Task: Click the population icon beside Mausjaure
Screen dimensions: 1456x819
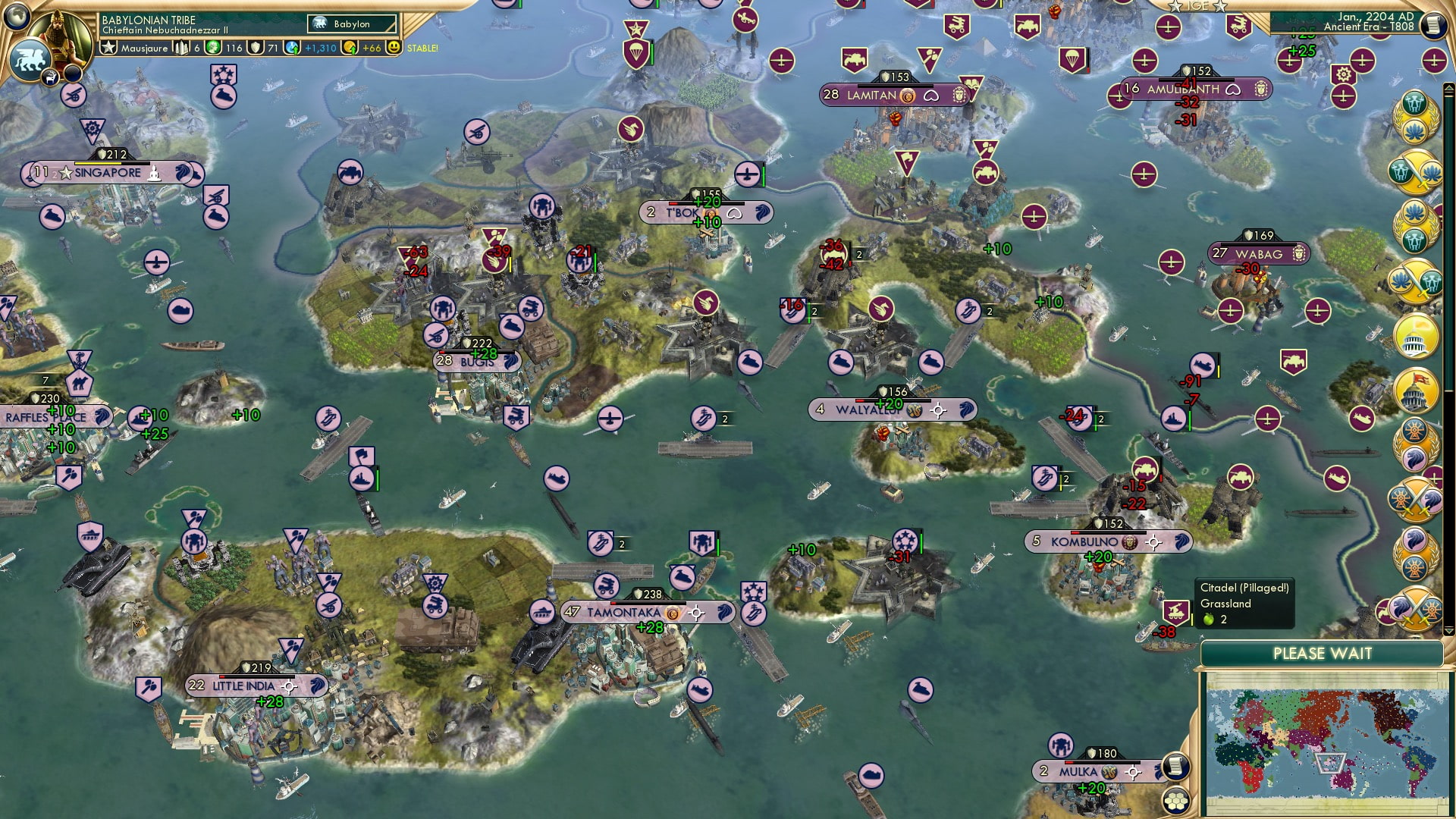Action: pos(181,47)
